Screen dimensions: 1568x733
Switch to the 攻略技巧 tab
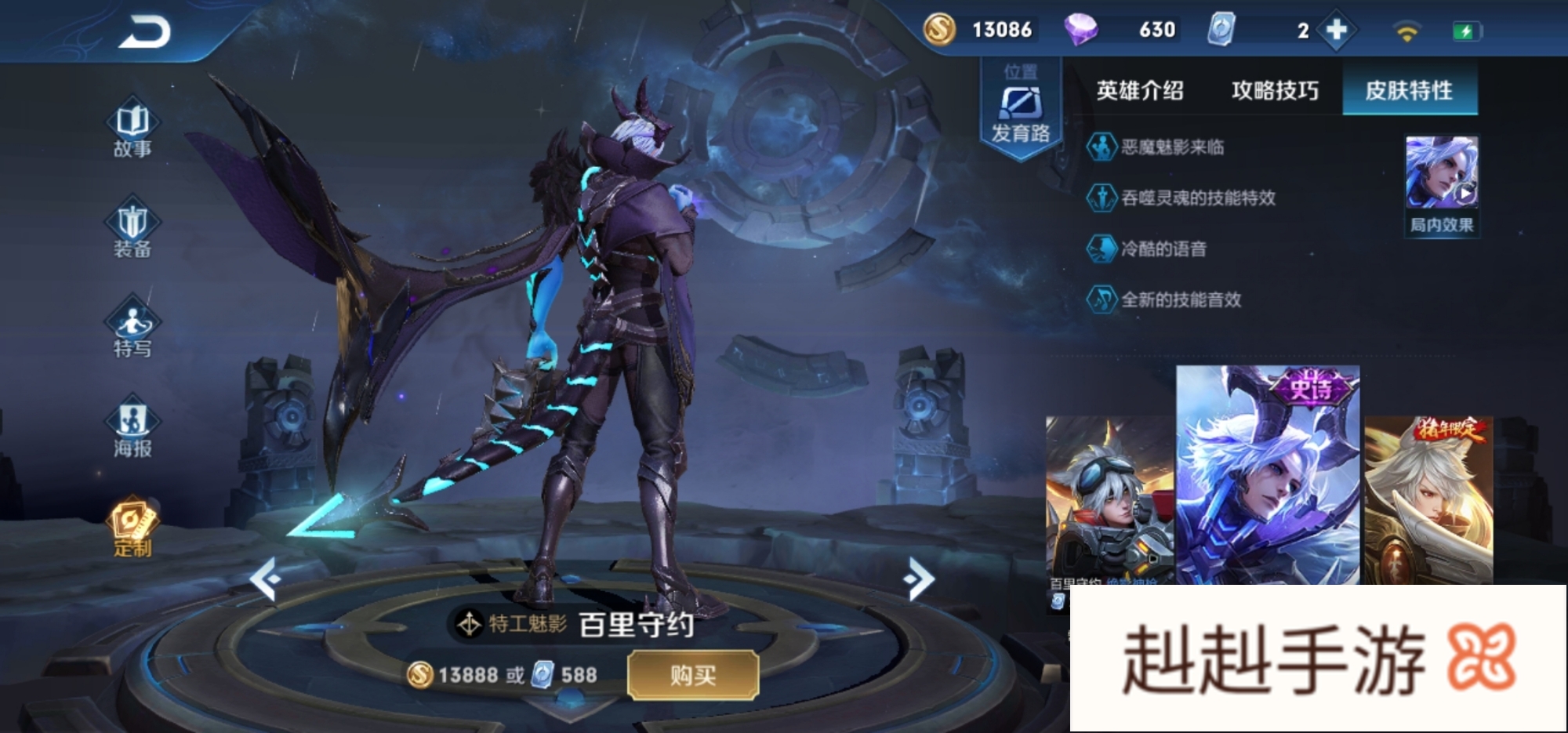tap(1275, 91)
